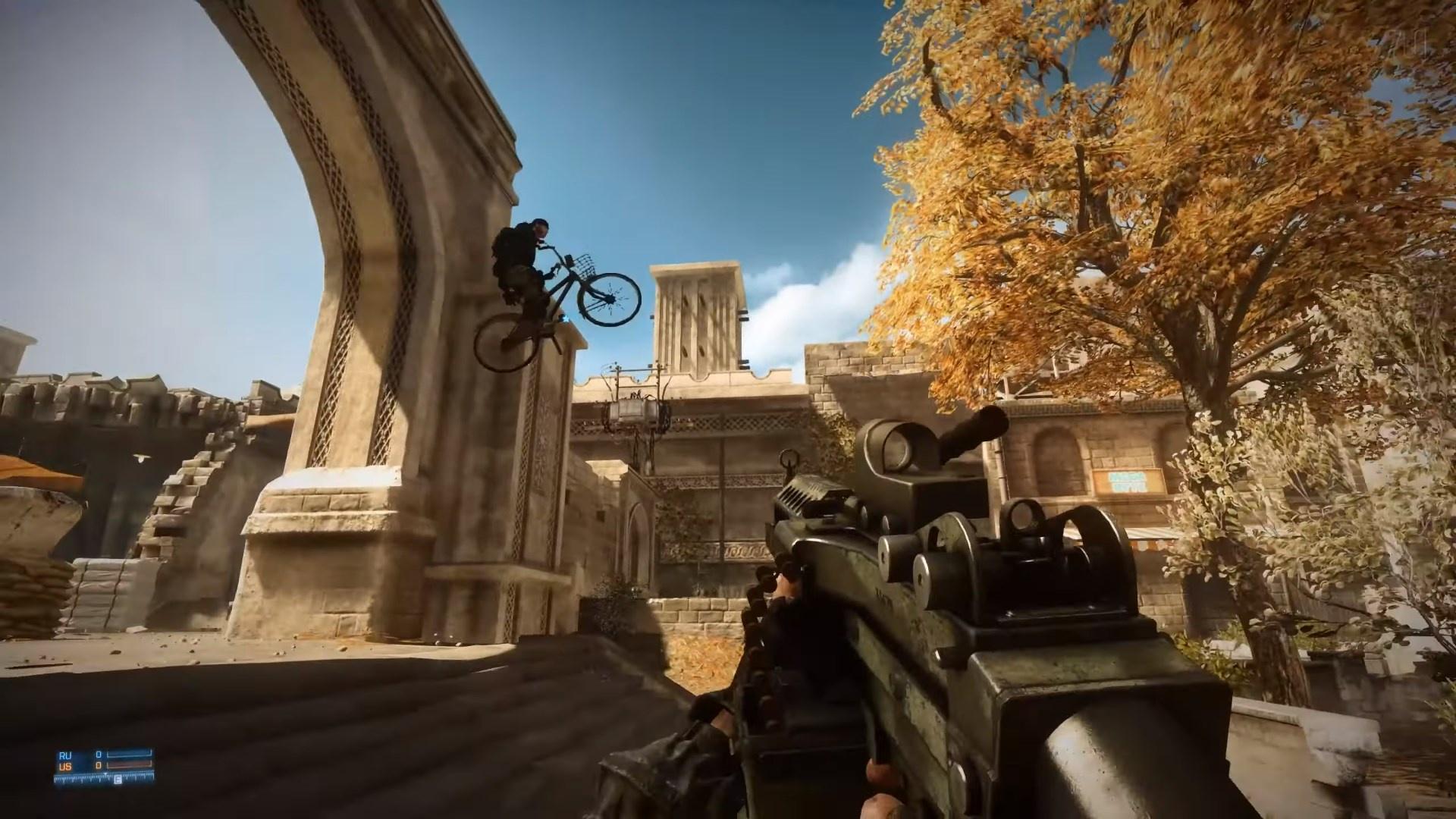
Task: Click the US ticket count number
Action: tap(99, 766)
